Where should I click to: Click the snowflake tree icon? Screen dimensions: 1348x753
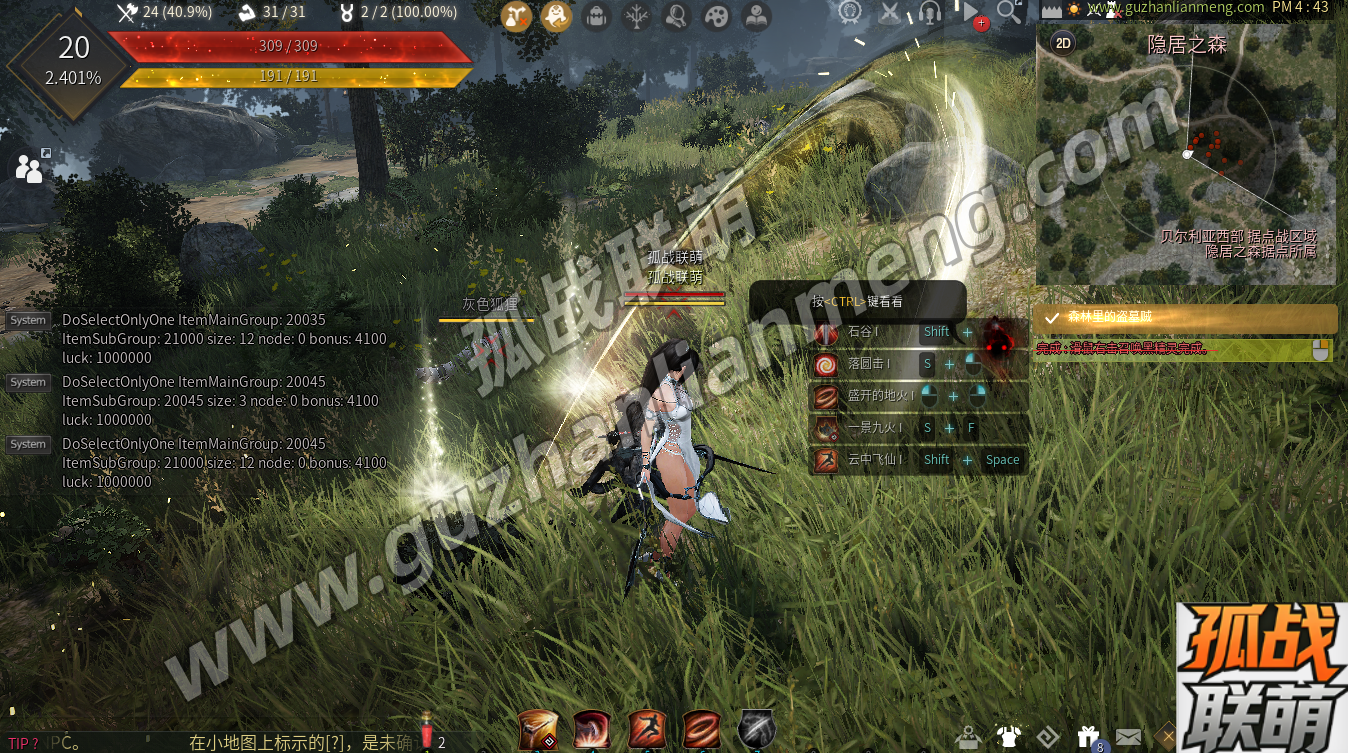tap(637, 15)
